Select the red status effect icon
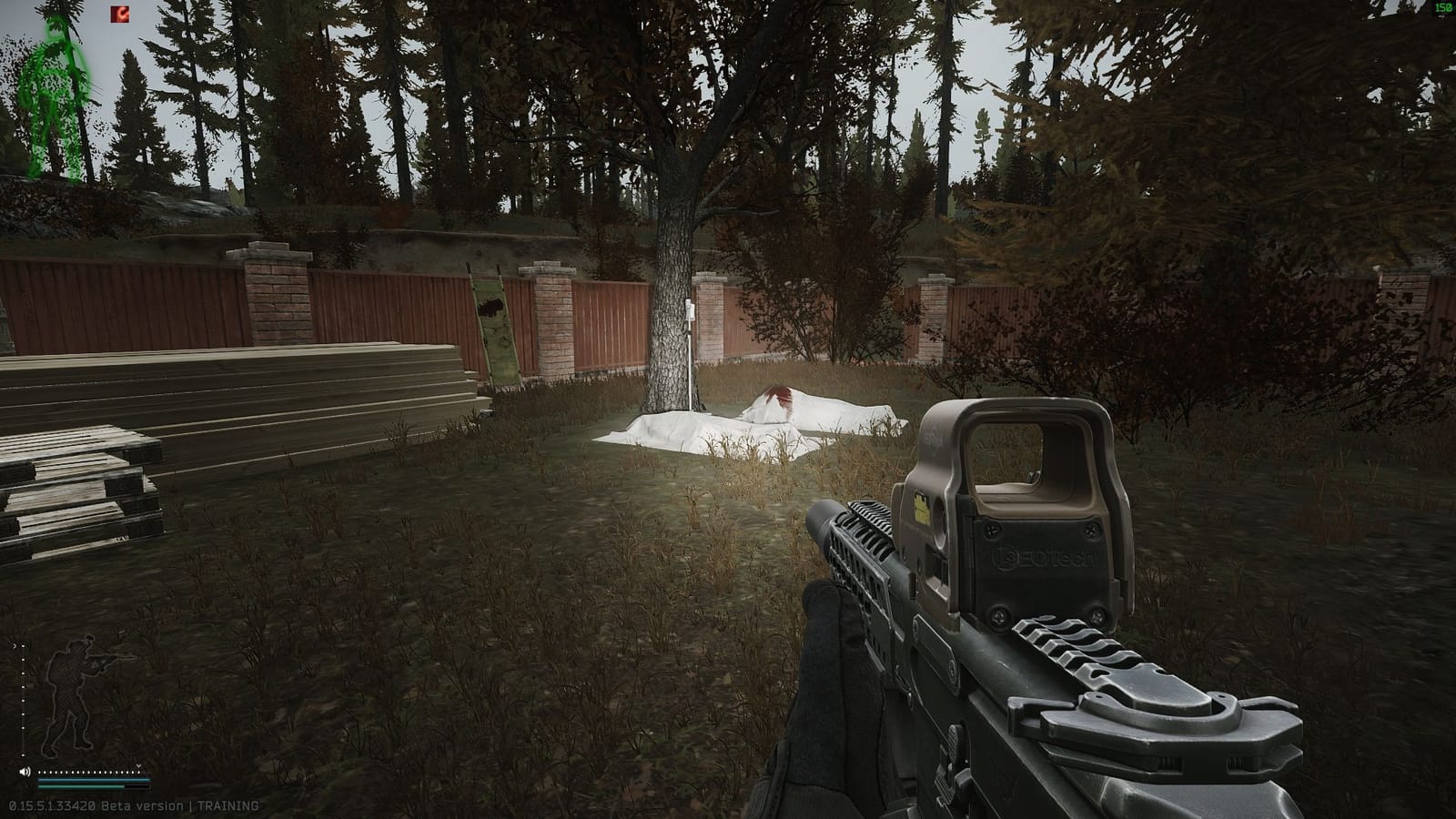 point(119,15)
